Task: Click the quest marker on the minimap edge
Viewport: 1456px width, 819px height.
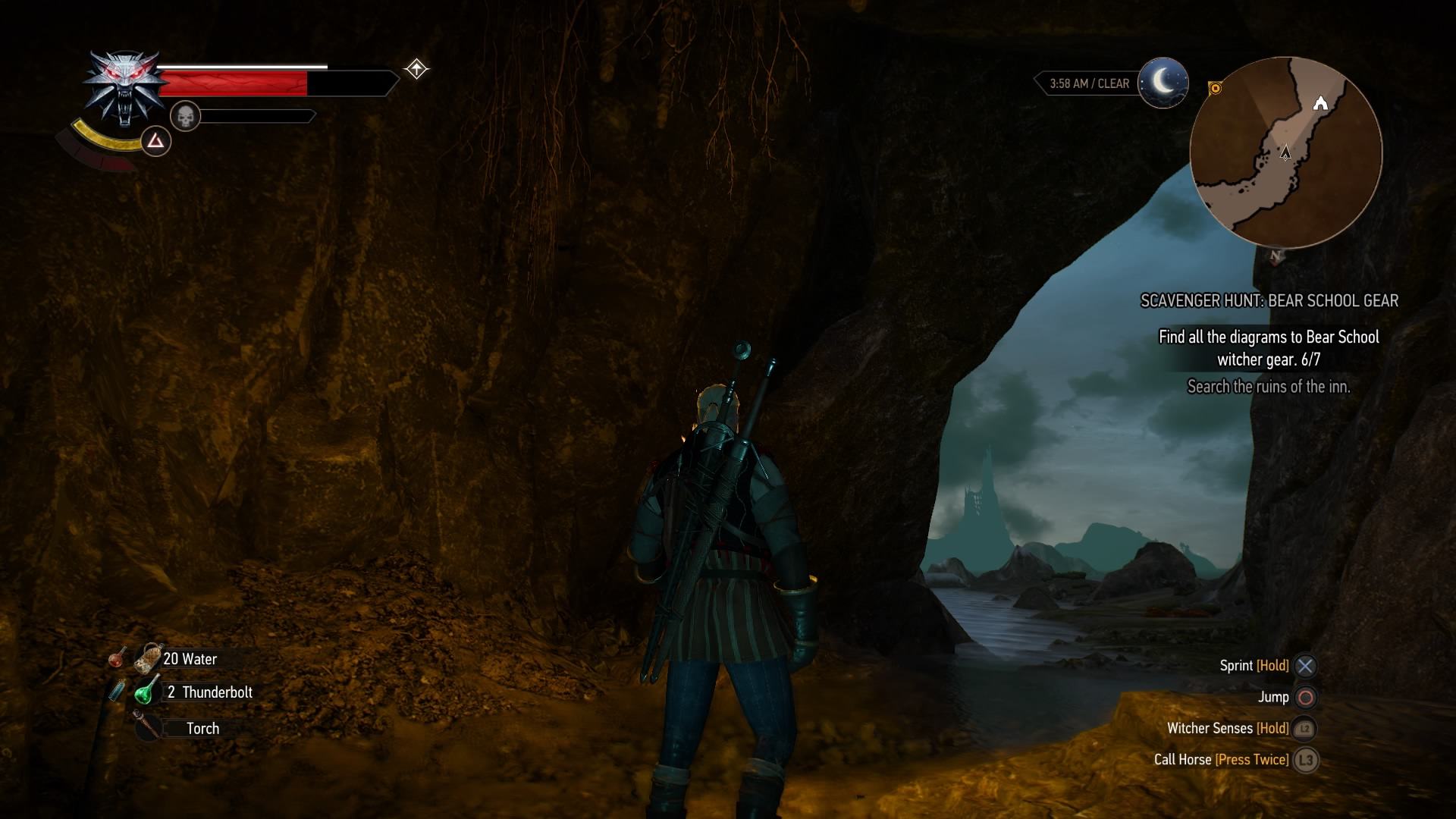Action: pyautogui.click(x=1215, y=89)
